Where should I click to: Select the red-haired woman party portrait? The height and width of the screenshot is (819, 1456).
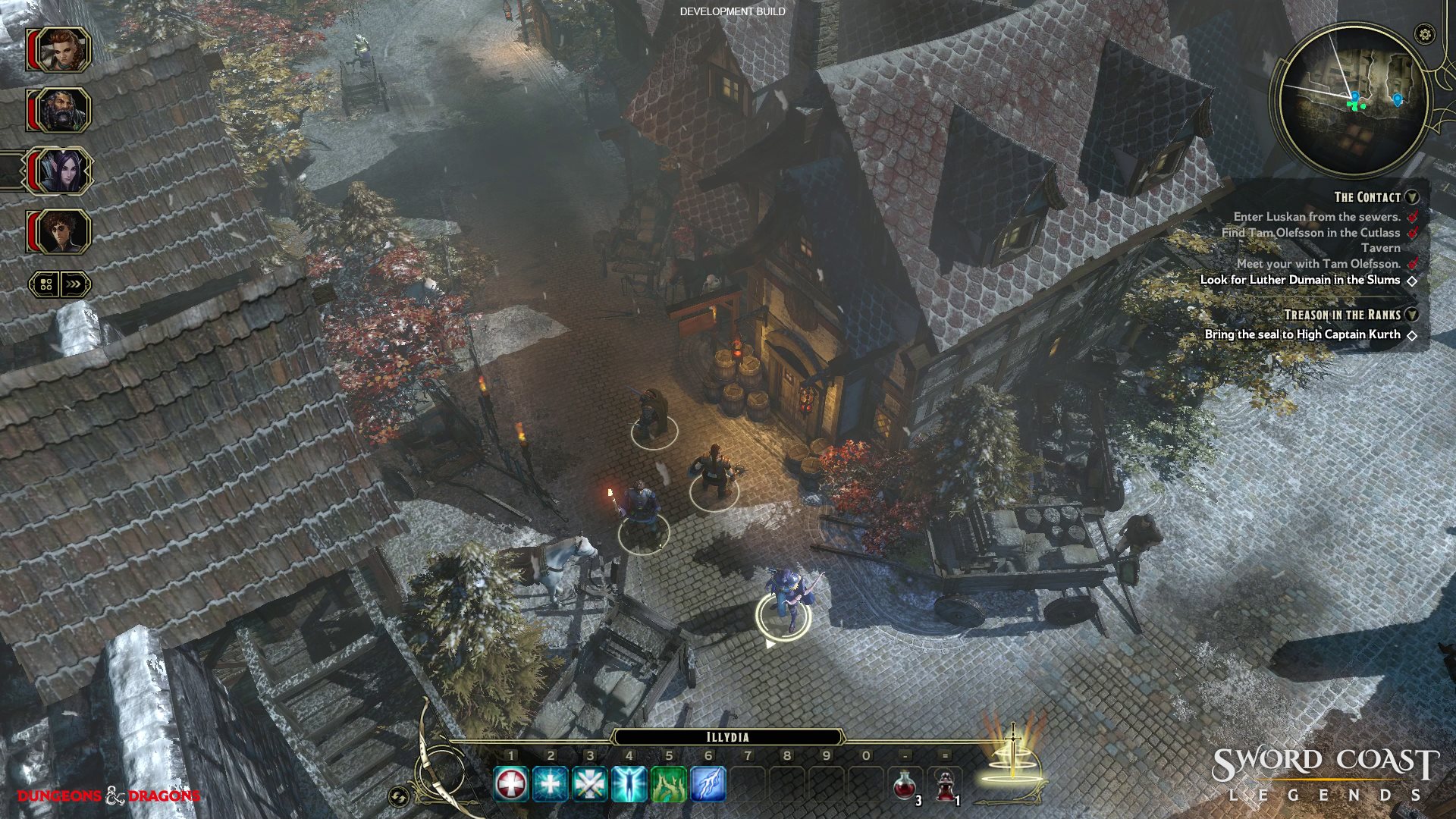click(x=61, y=50)
